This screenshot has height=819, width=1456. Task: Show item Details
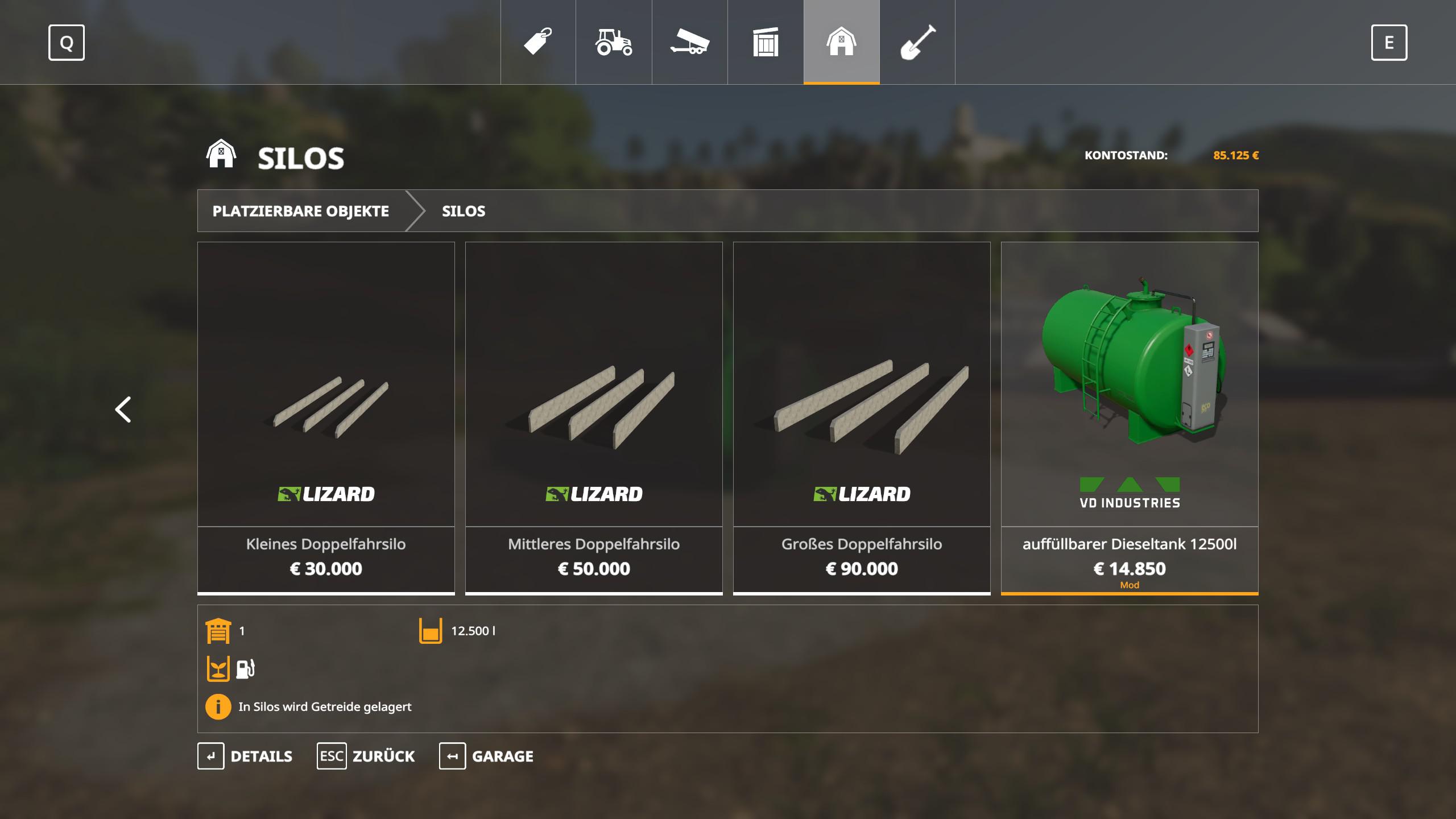click(245, 756)
